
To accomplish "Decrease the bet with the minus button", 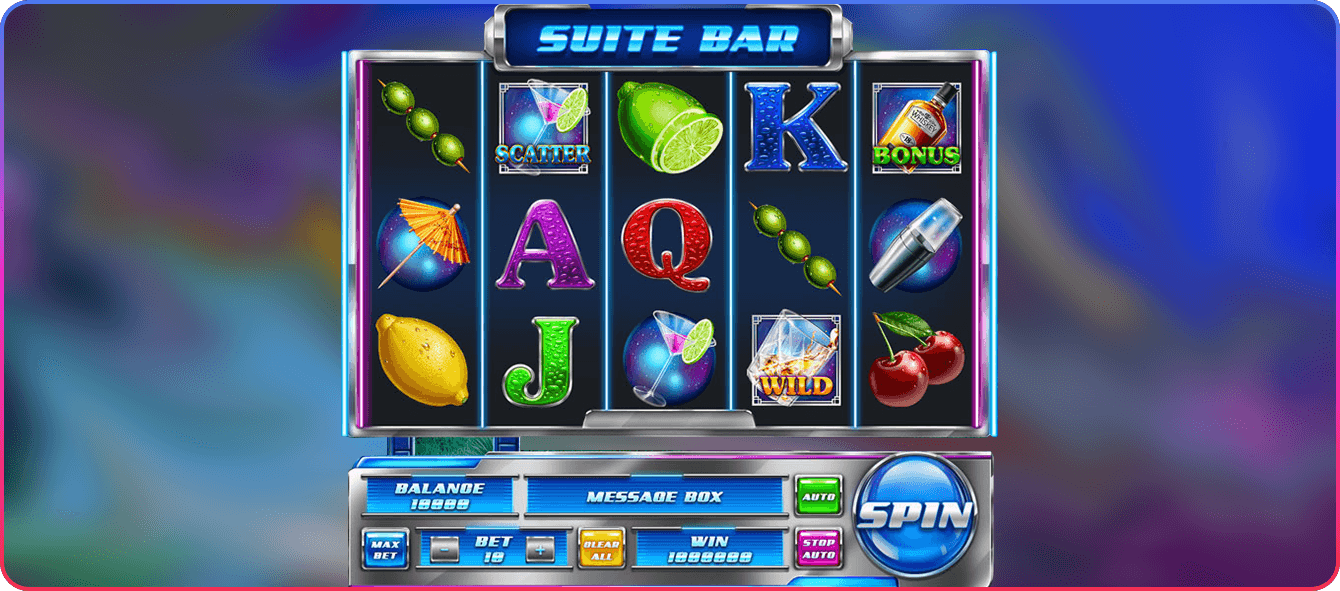I will tap(446, 549).
